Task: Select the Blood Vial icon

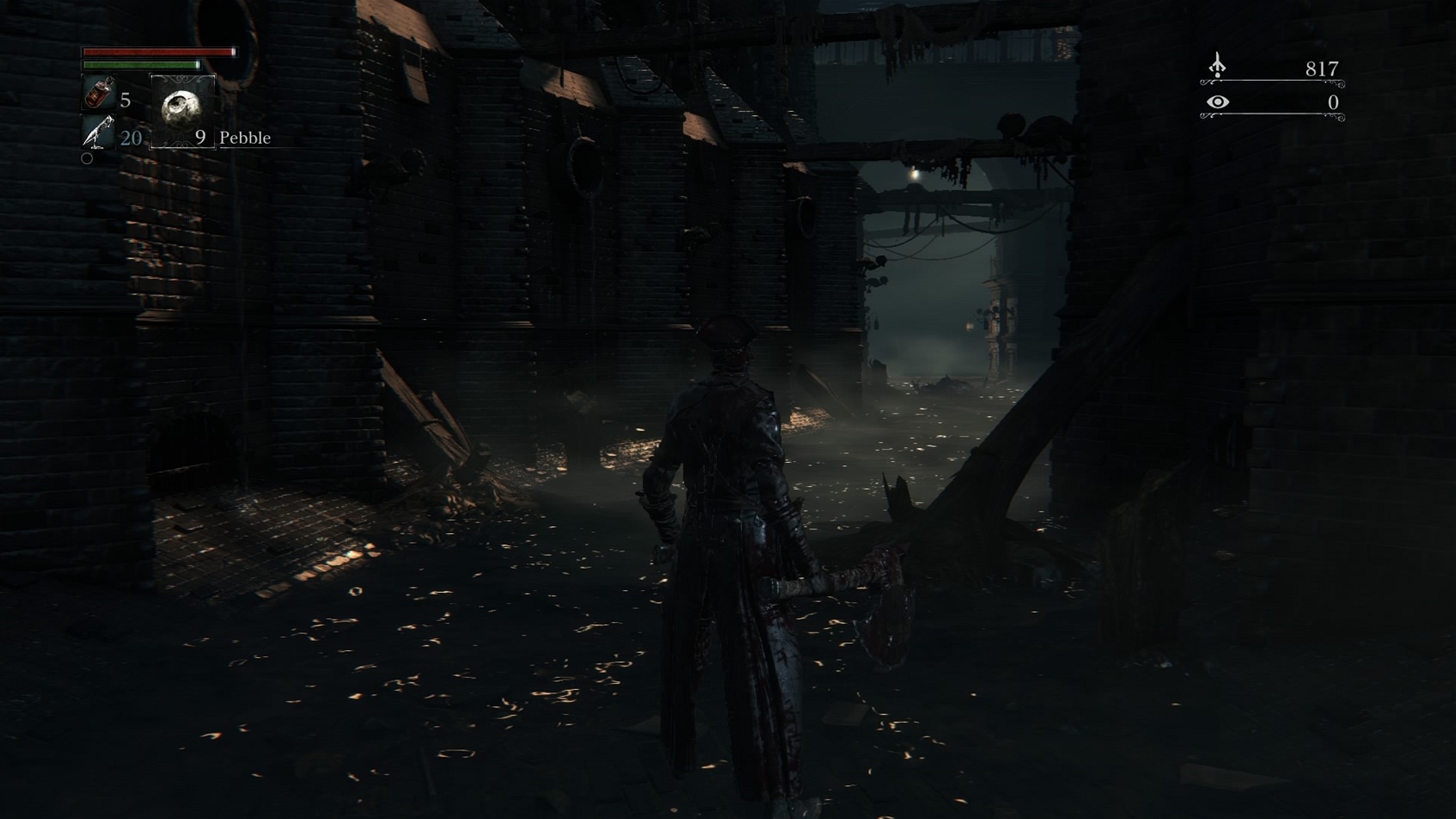Action: tap(99, 93)
